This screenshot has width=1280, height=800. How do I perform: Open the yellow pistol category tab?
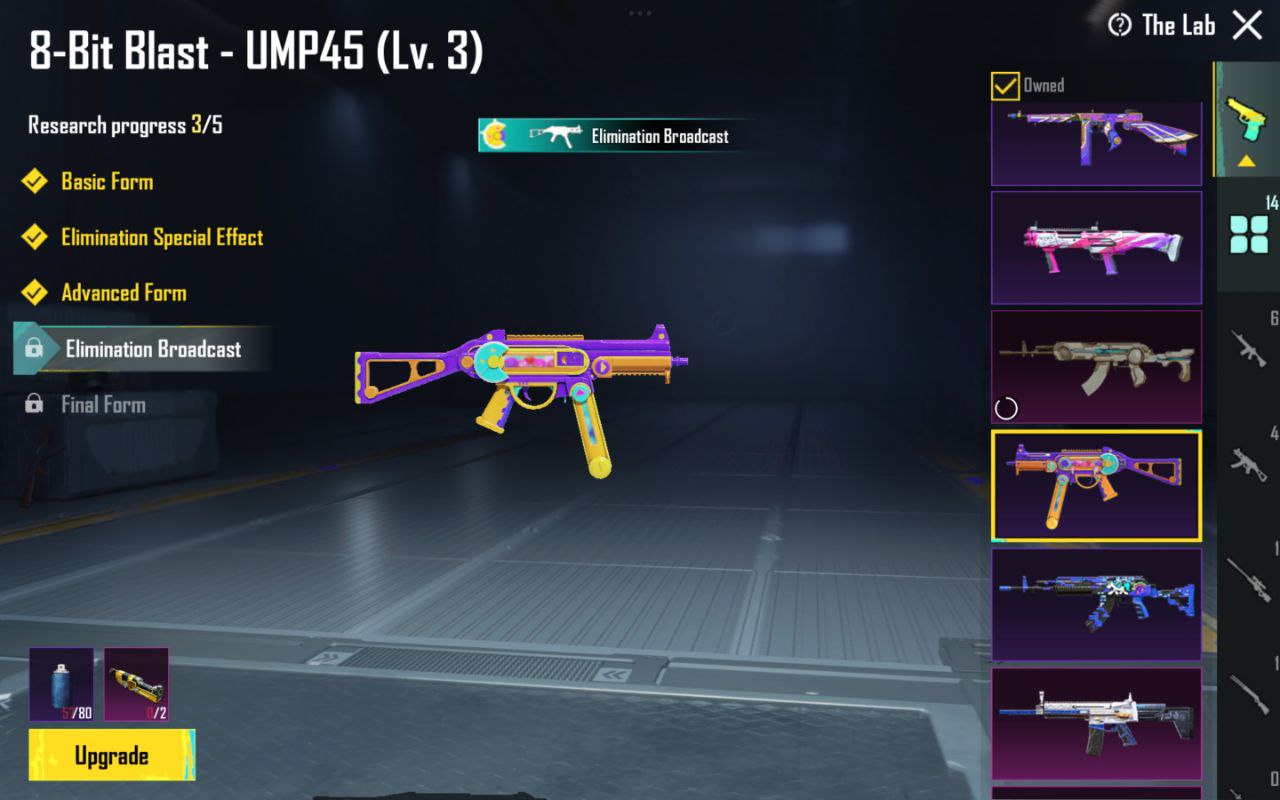click(x=1247, y=120)
